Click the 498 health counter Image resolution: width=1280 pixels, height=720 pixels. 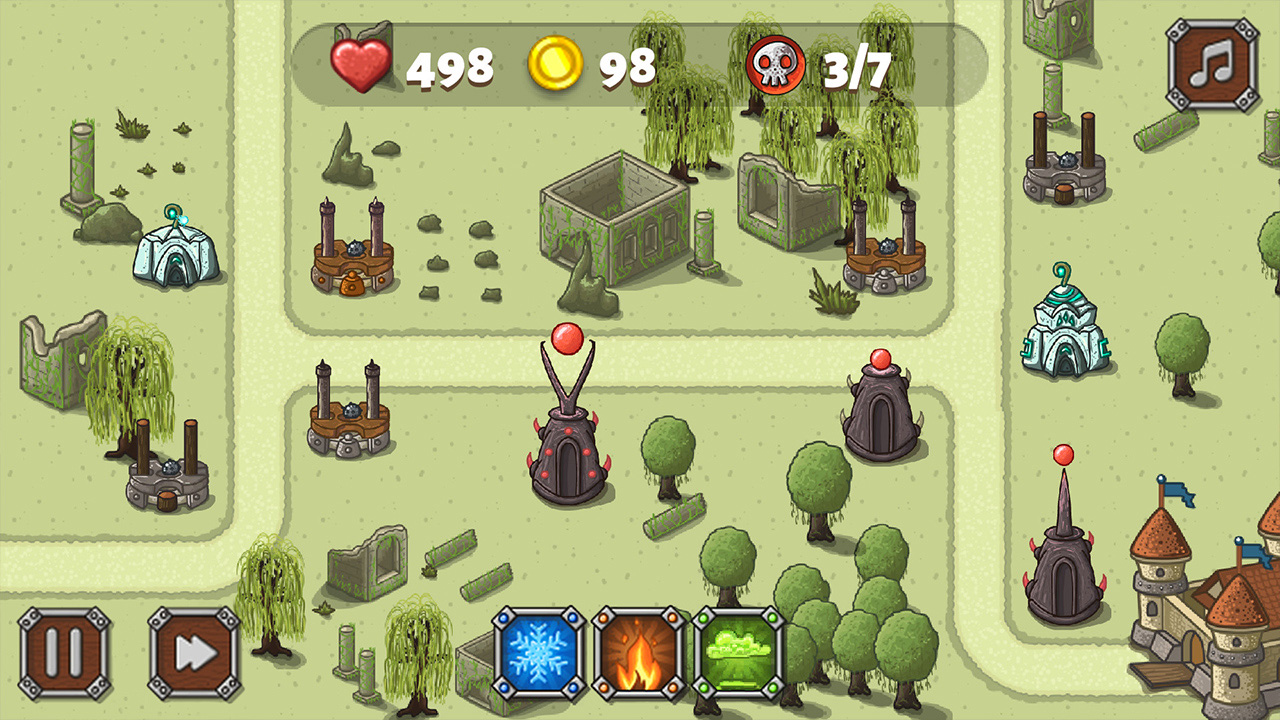pyautogui.click(x=449, y=70)
